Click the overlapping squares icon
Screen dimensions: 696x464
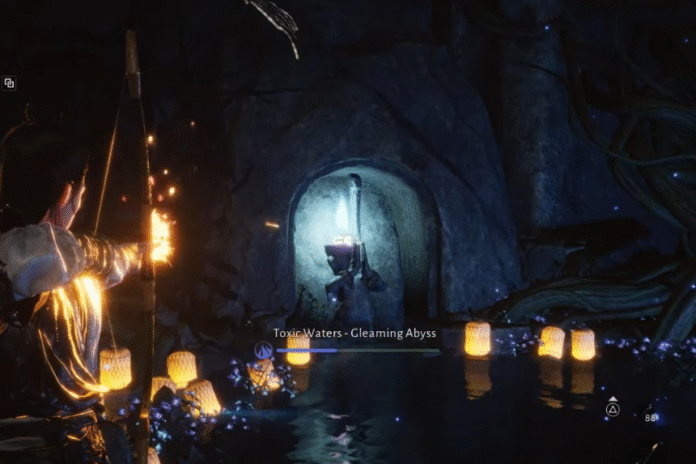tap(9, 83)
